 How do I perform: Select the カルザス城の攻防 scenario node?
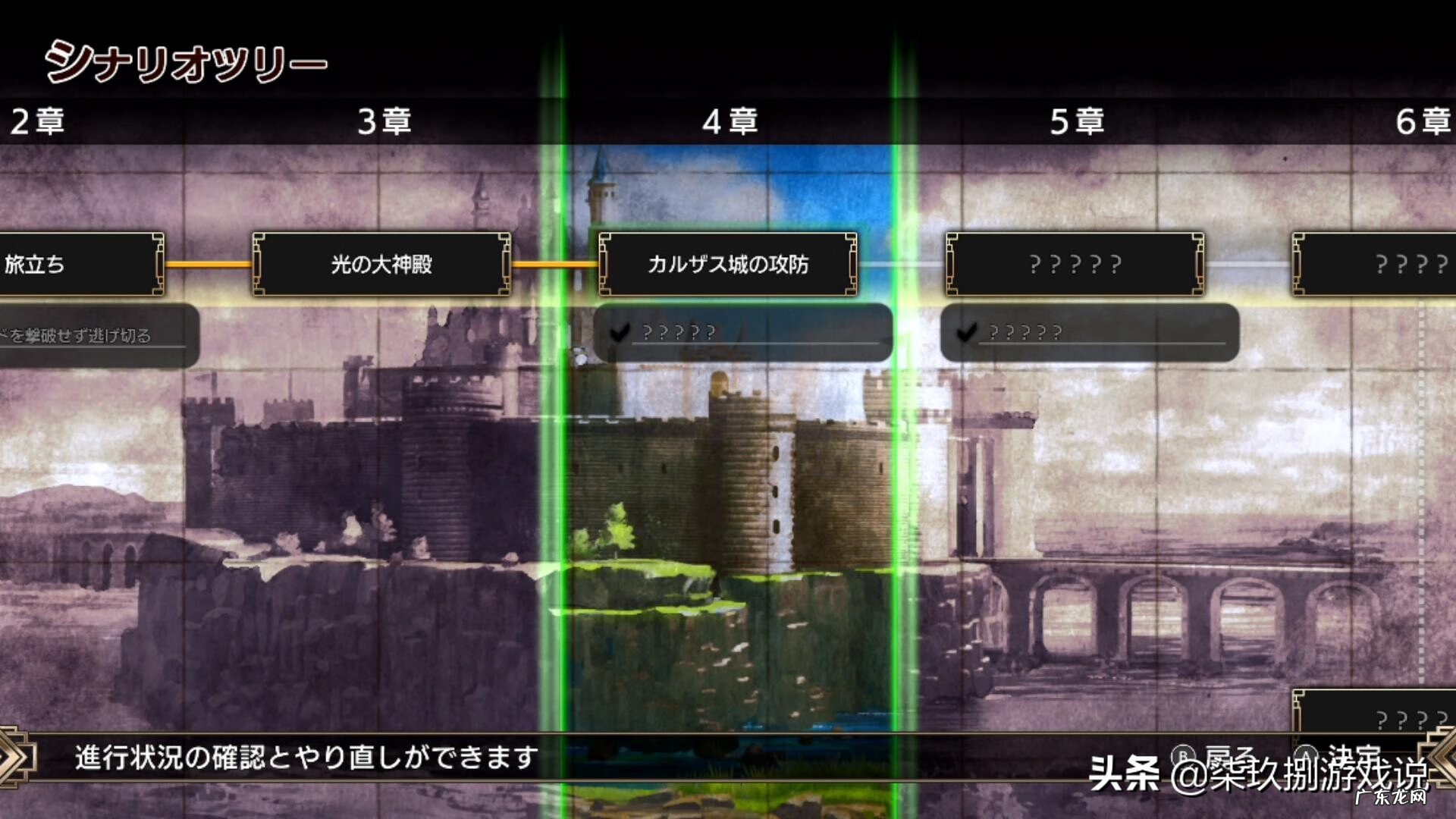pyautogui.click(x=726, y=265)
